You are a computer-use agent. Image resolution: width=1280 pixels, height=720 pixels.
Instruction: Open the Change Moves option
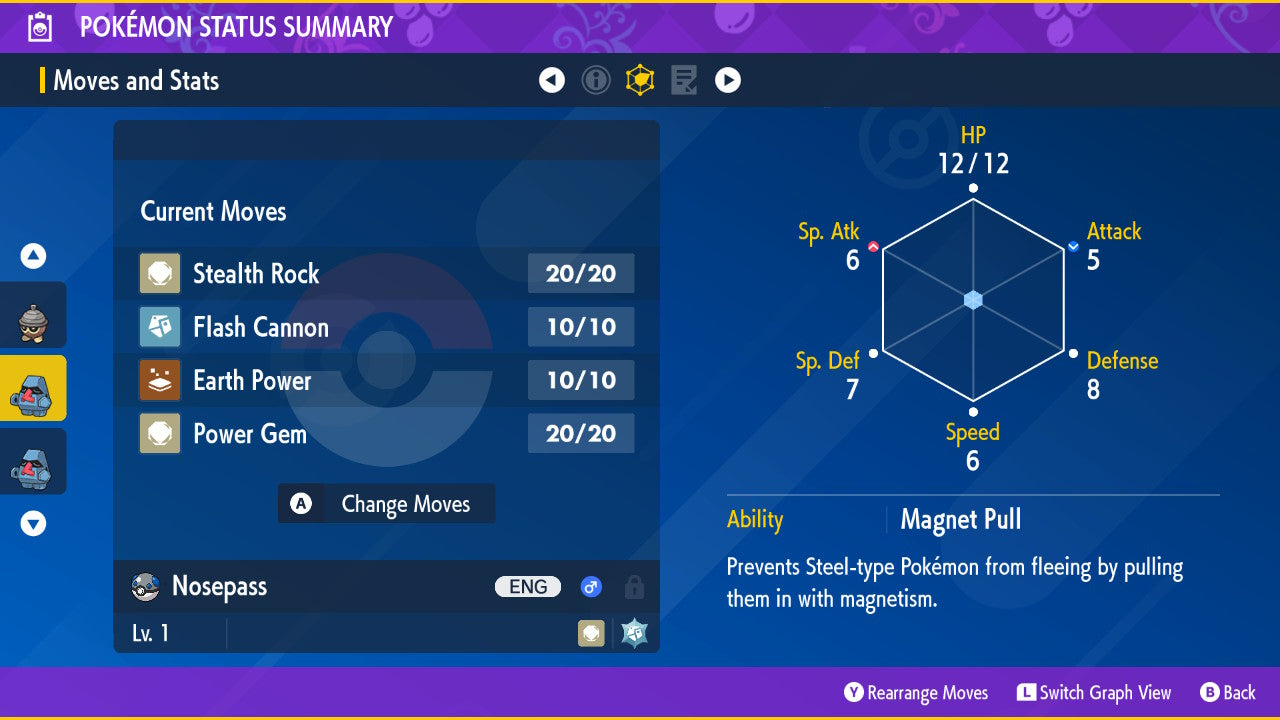pos(387,504)
